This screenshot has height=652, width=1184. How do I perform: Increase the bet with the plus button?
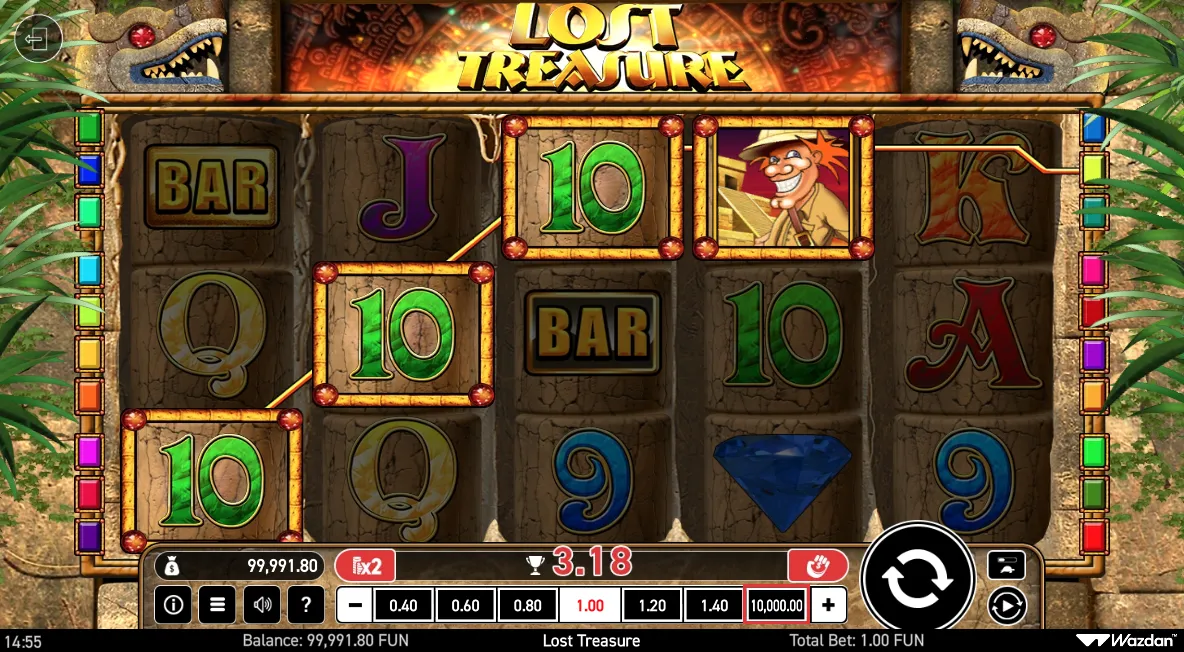click(828, 605)
